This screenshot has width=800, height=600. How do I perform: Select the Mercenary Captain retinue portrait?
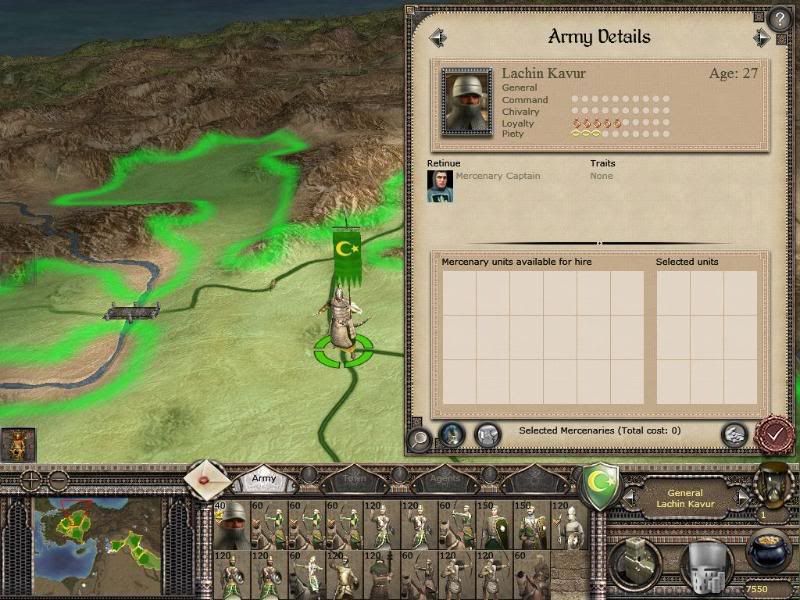coord(440,186)
